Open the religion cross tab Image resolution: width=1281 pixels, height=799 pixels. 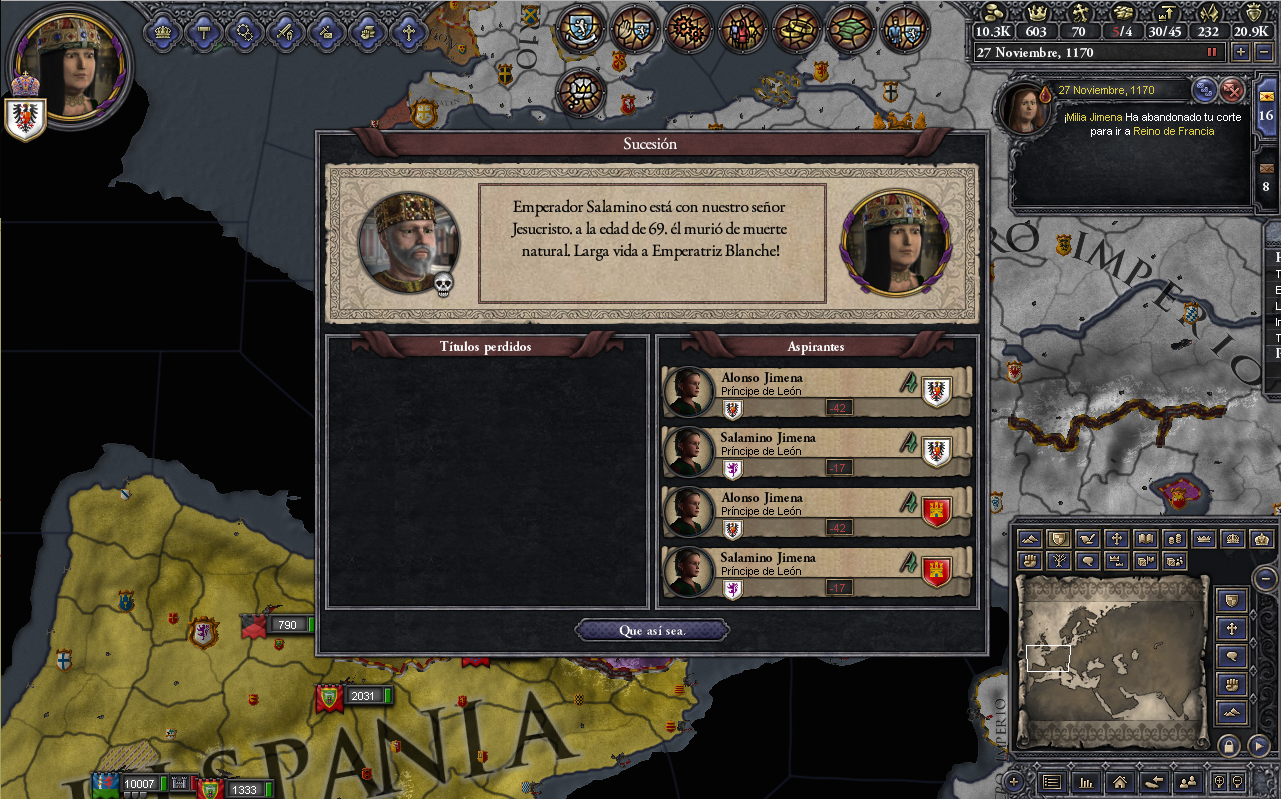(x=408, y=32)
